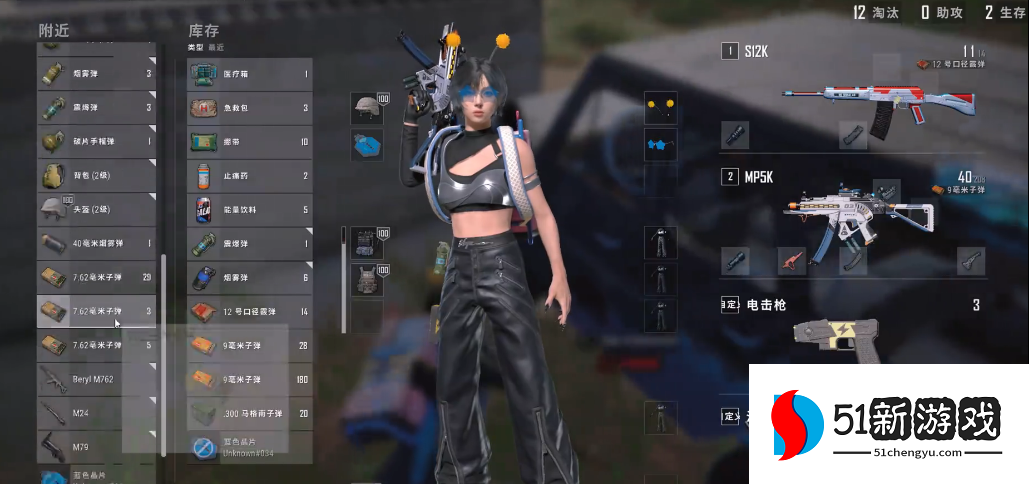The width and height of the screenshot is (1029, 484).
Task: Select the 40mm smoke grenade (40毫米烟雾弹) row
Action: click(x=96, y=243)
